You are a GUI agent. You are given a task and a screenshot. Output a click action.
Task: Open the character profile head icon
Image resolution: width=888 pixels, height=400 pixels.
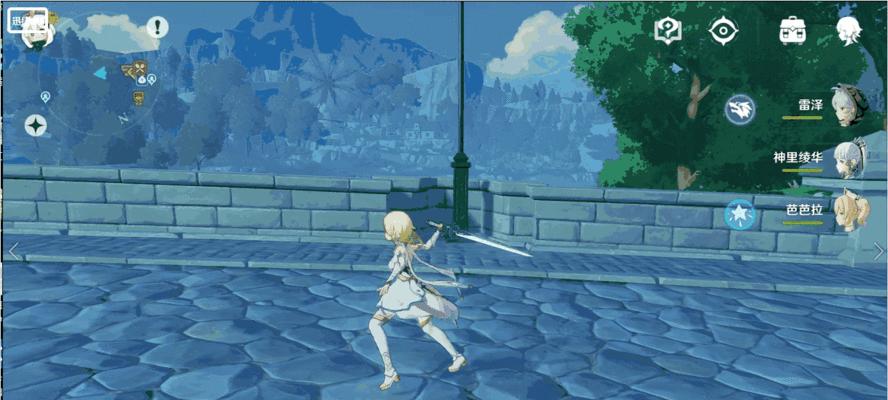[849, 30]
